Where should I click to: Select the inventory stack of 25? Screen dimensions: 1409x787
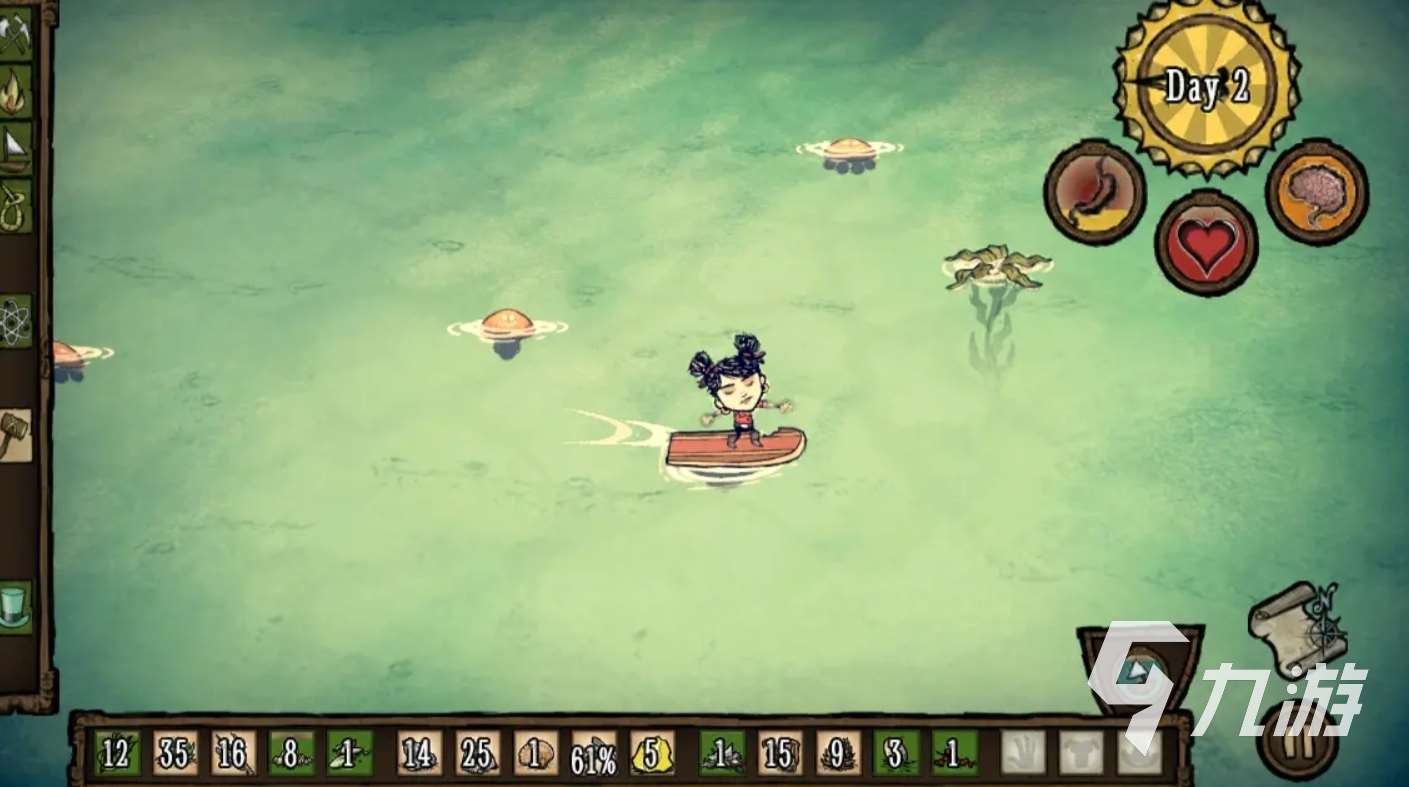(x=477, y=753)
